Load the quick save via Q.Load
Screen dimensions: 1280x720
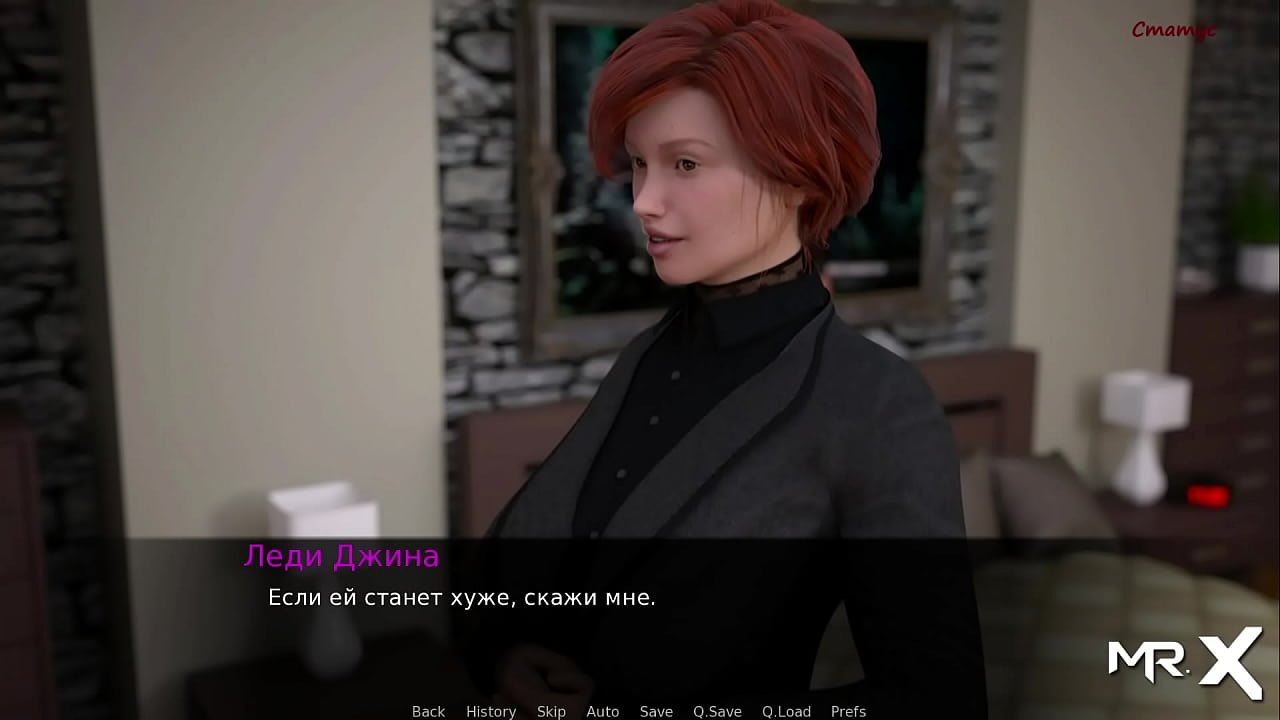786,711
